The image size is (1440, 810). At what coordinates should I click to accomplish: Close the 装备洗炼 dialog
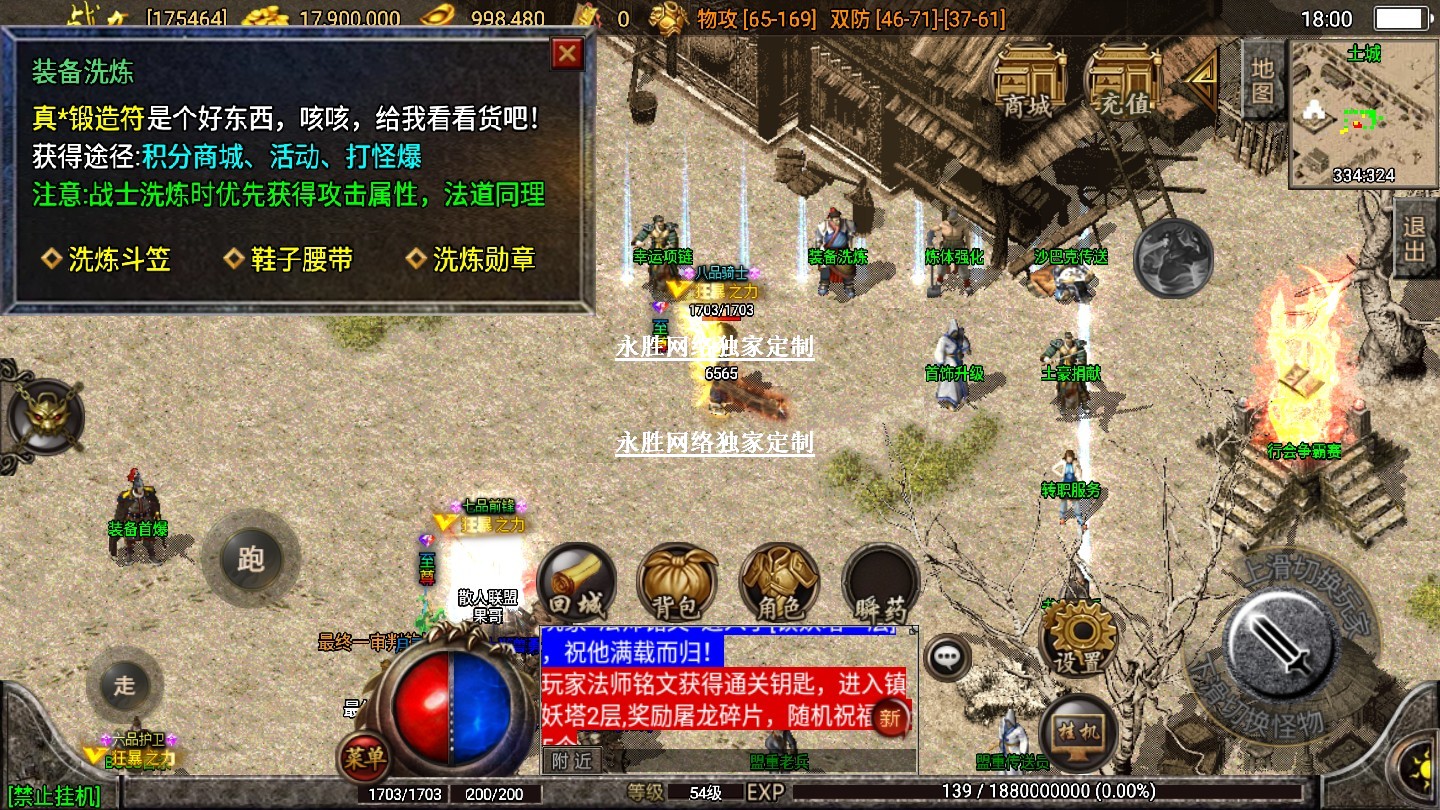point(568,53)
